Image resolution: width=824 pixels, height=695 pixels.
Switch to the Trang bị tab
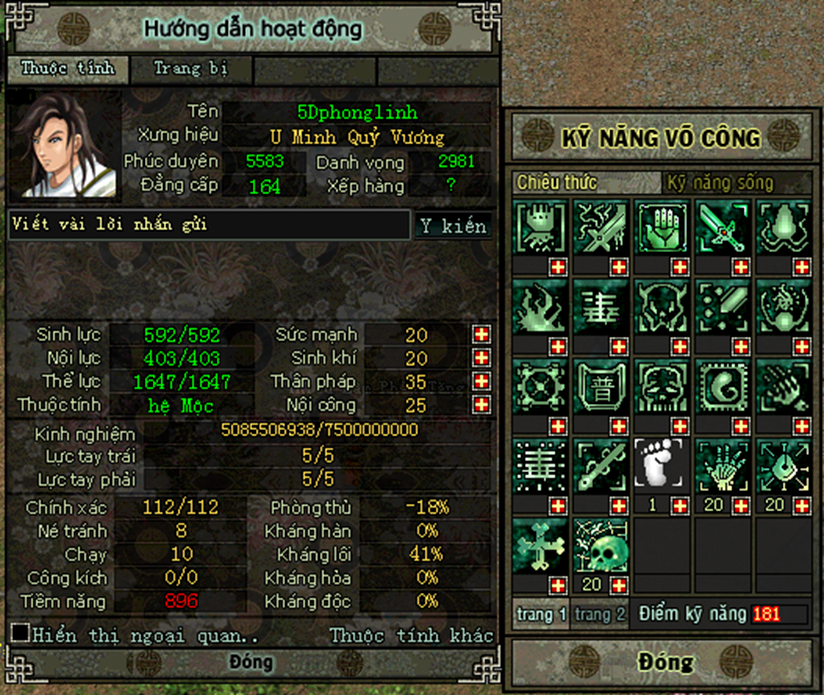pos(190,69)
